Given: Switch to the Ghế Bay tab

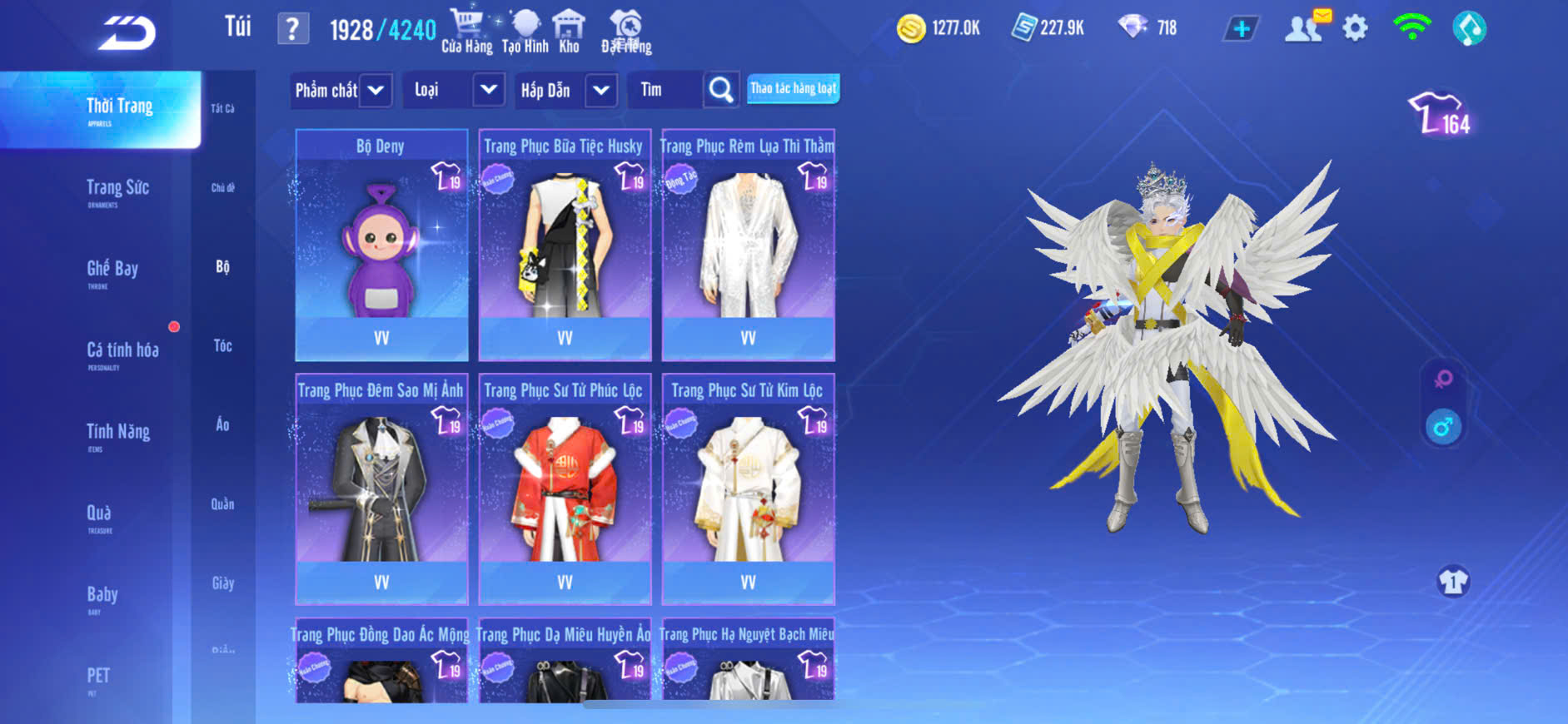Looking at the screenshot, I should click(x=112, y=270).
